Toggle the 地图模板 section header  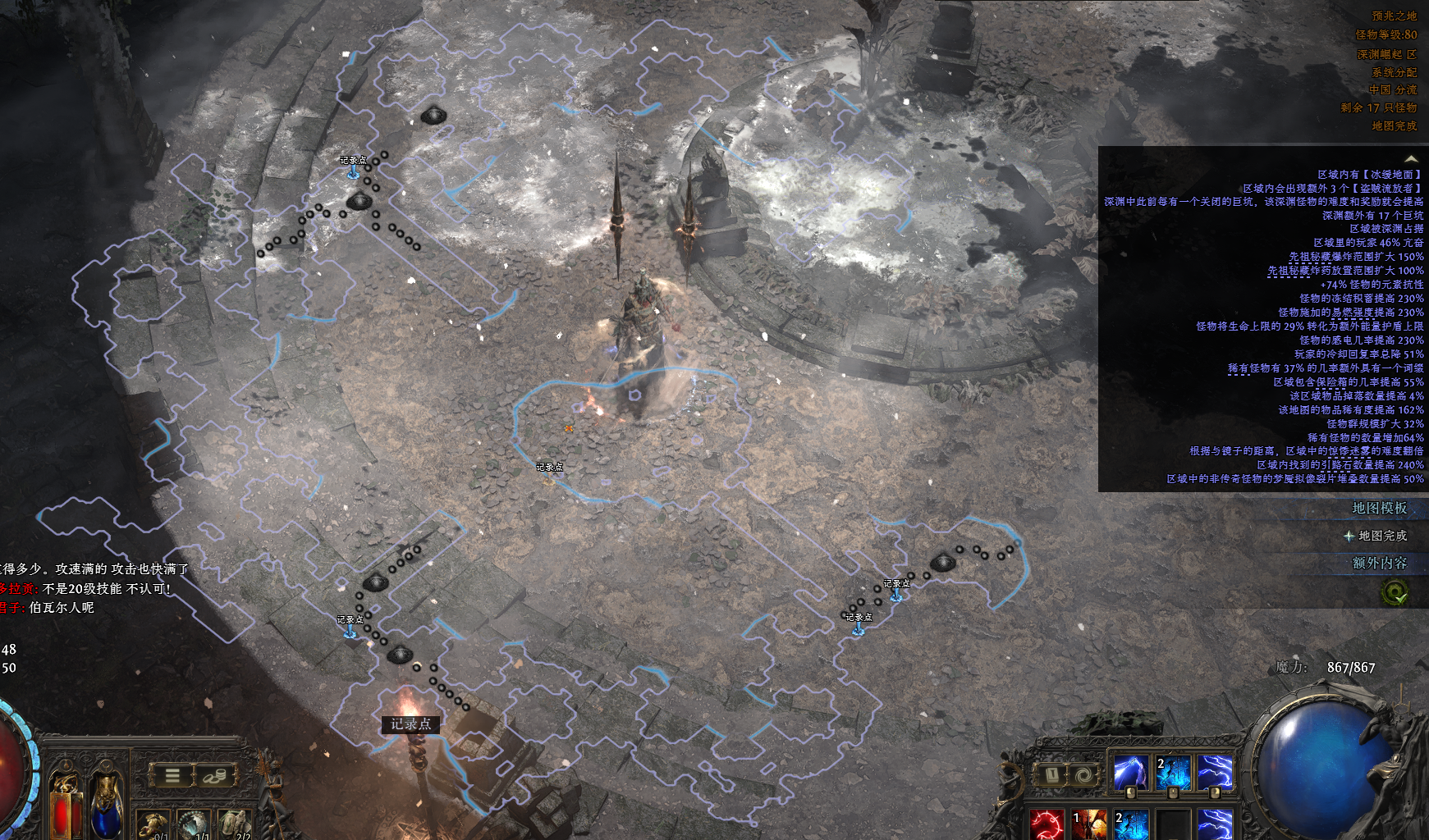tap(1379, 509)
